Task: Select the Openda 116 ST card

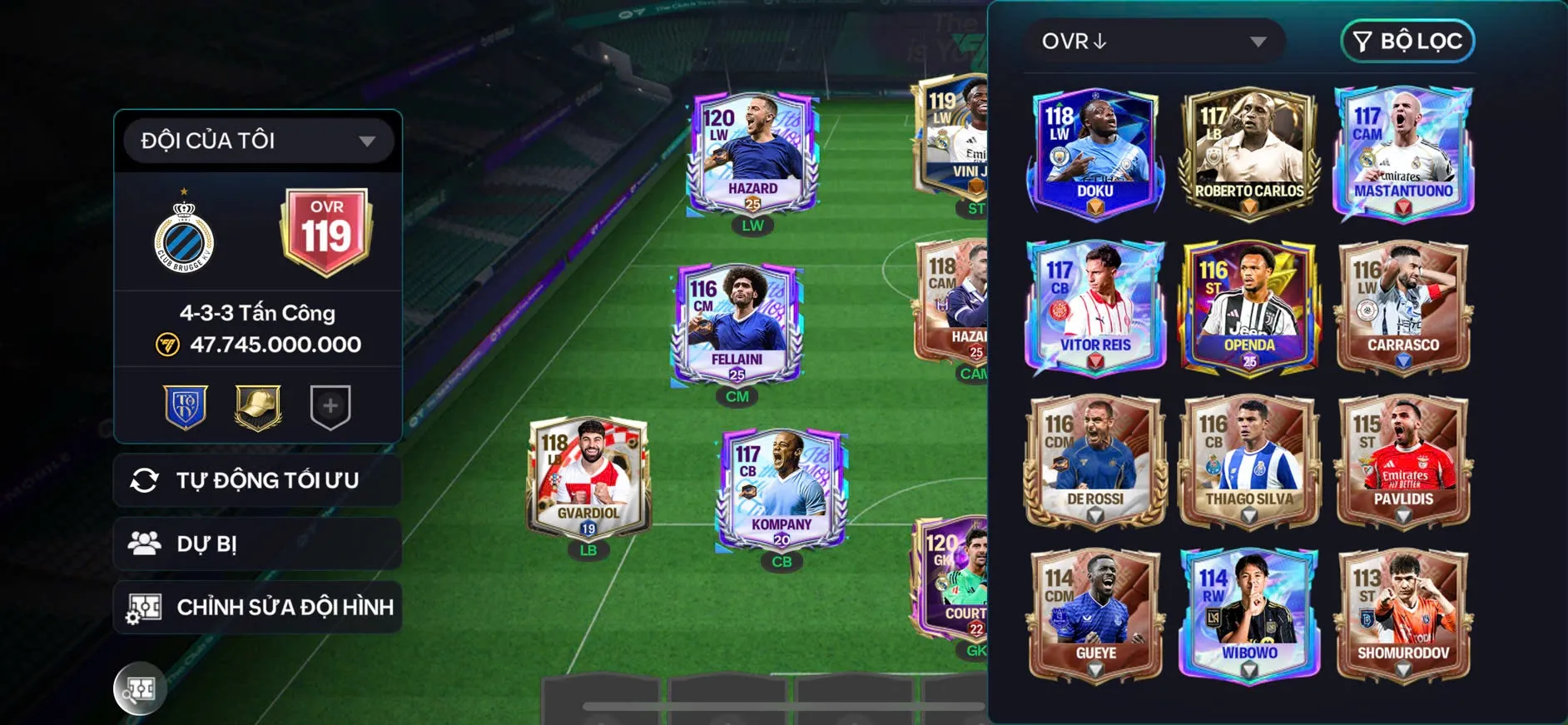Action: point(1248,306)
